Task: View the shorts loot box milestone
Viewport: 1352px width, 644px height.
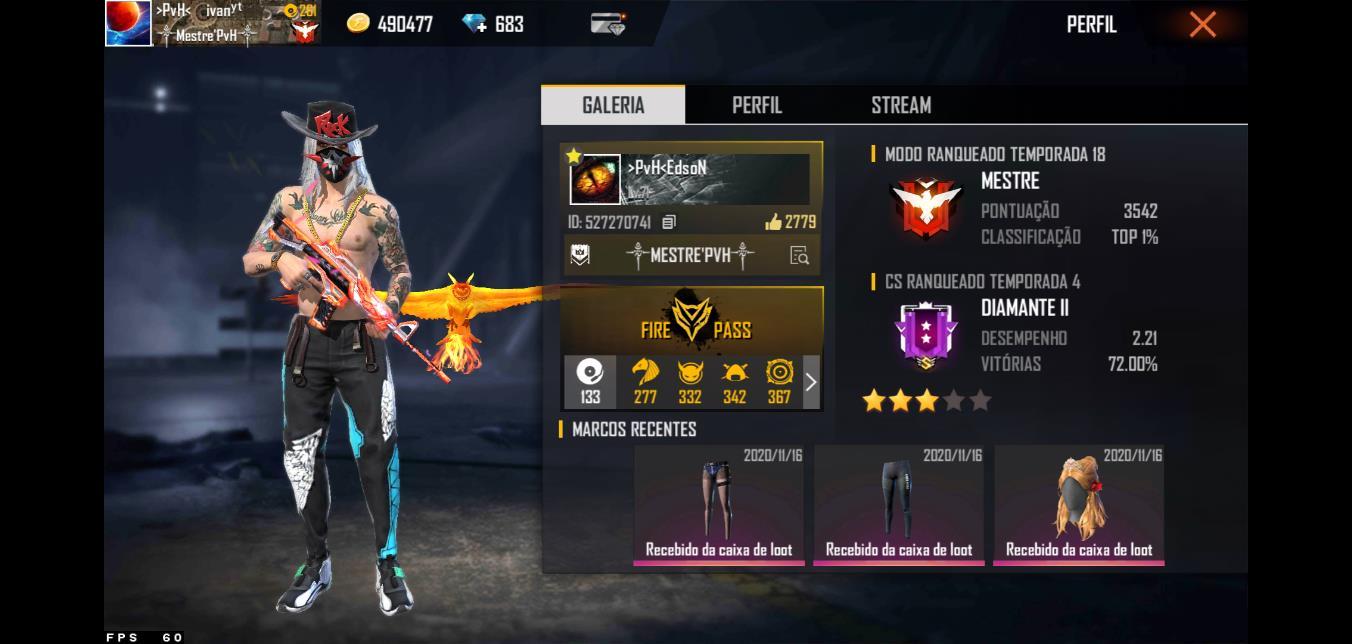Action: coord(719,505)
